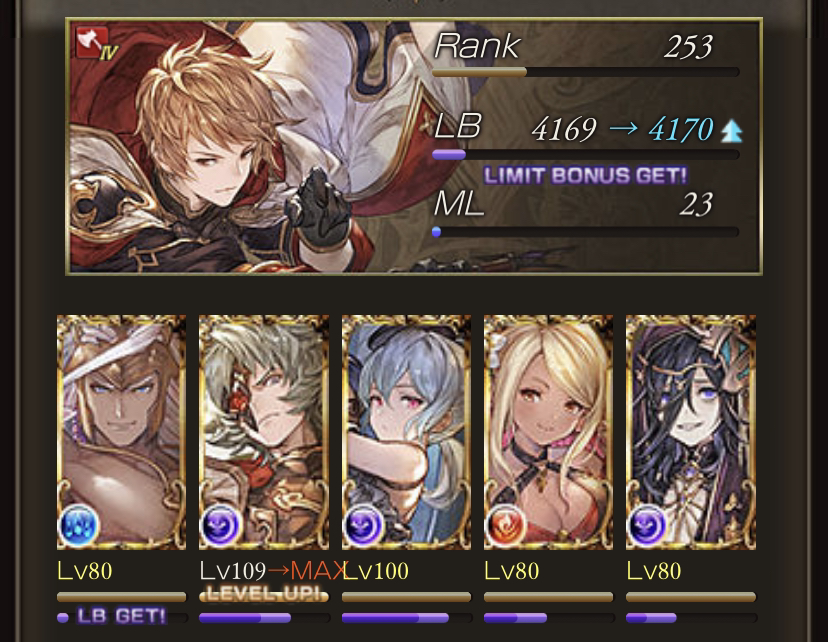Select the gray-haired eyepatch character portrait
Screen dimensions: 828x642
click(x=264, y=431)
